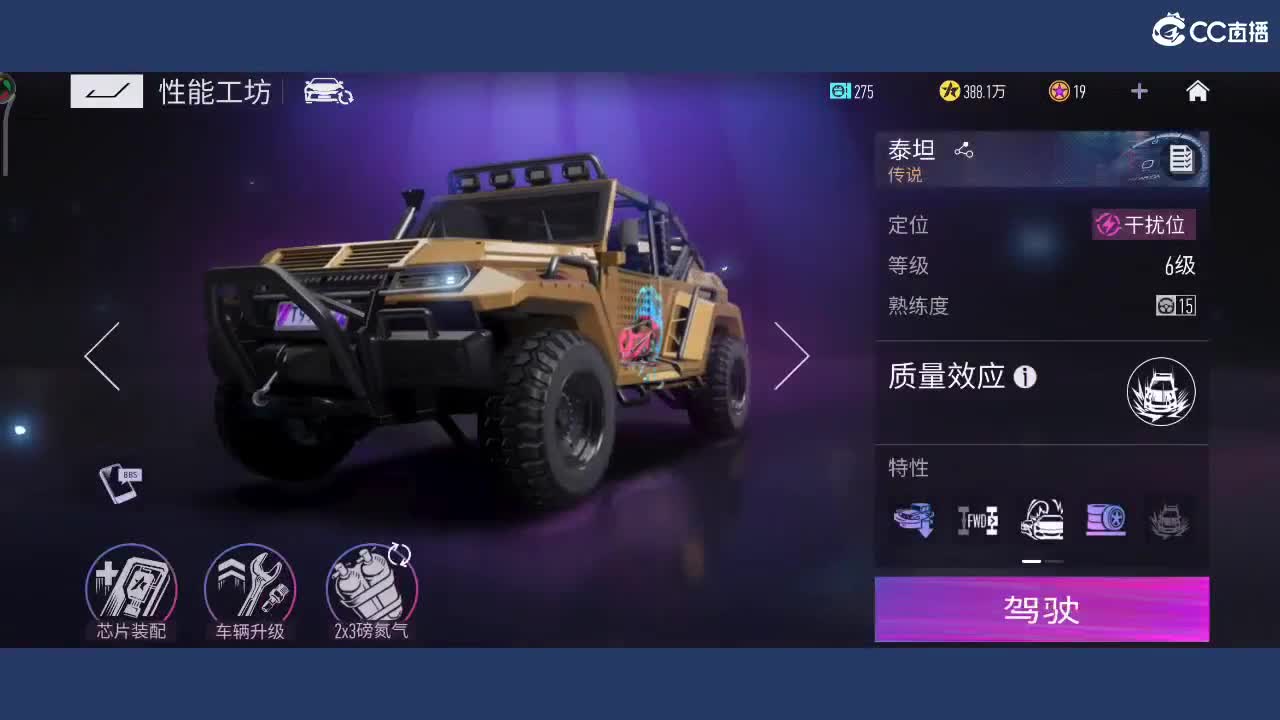1280x720 pixels.
Task: Toggle the 2x3磅氮气 nitrous option
Action: [x=370, y=592]
